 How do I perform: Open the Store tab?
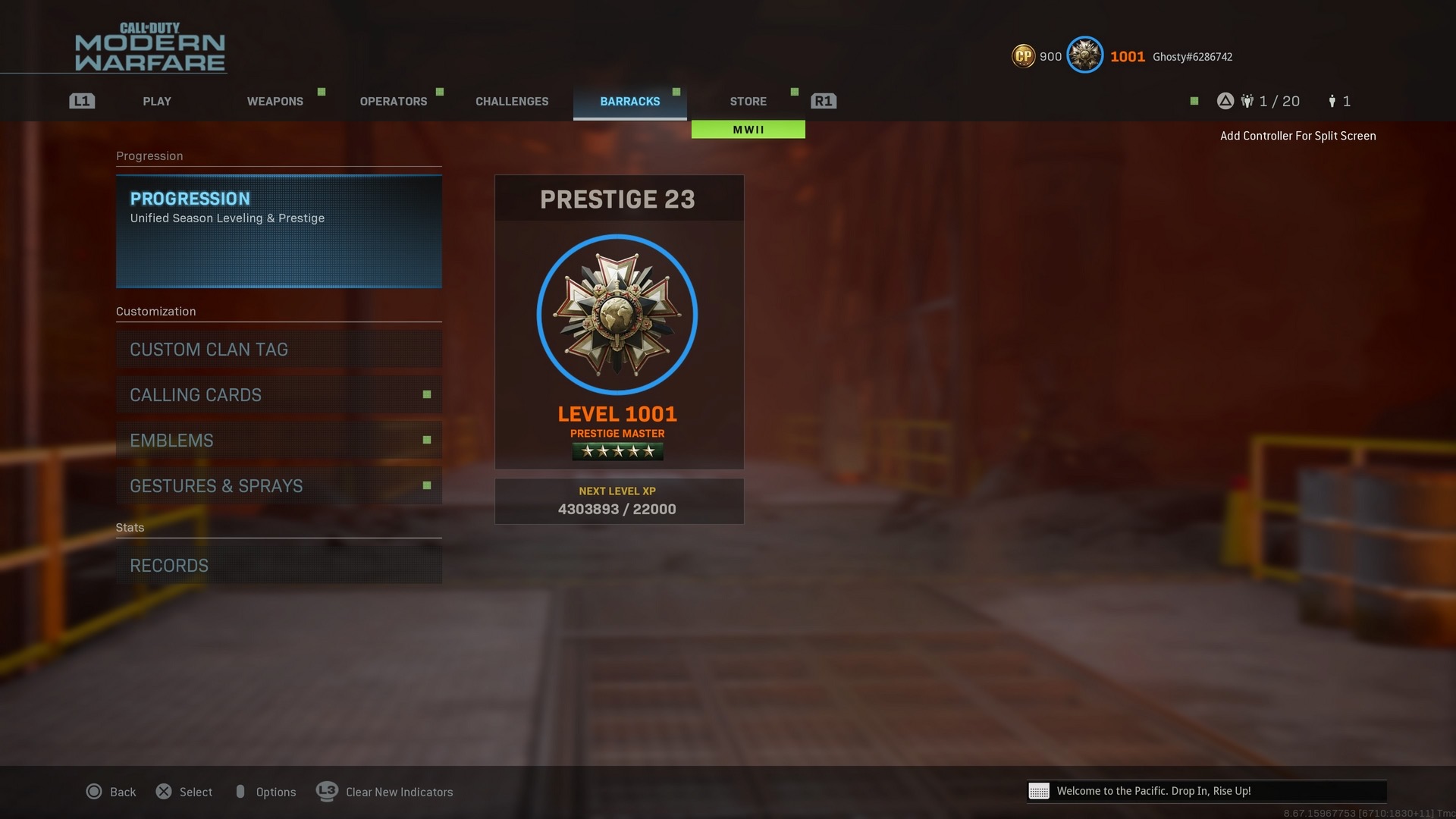click(x=748, y=102)
